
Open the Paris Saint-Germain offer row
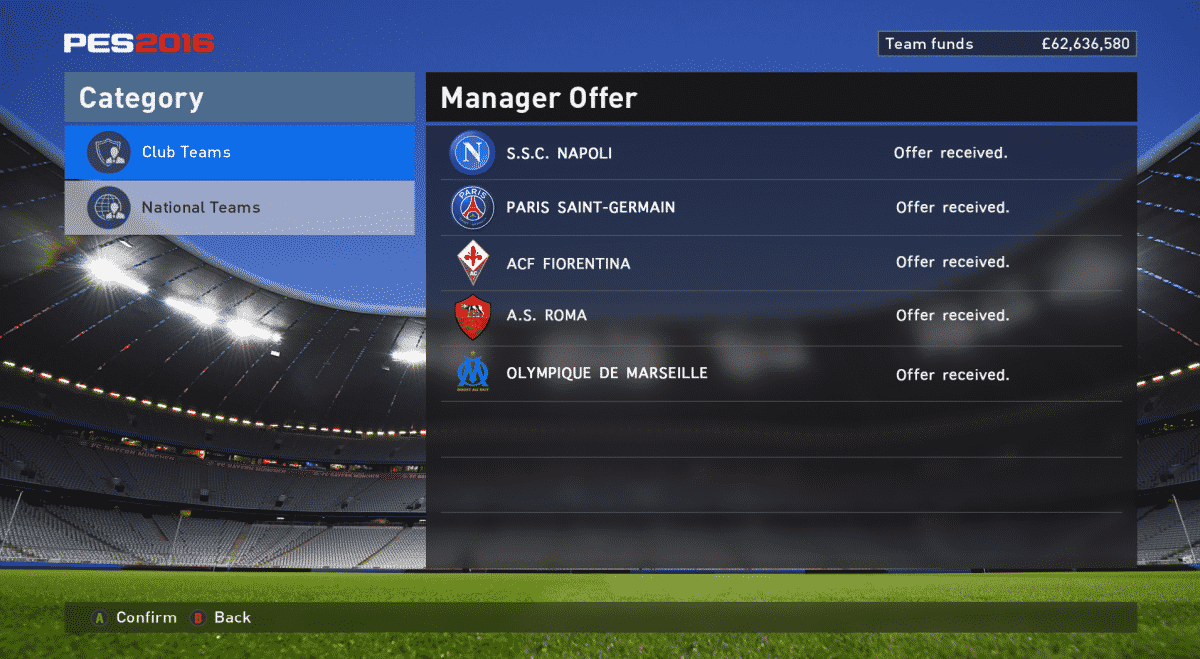tap(780, 208)
